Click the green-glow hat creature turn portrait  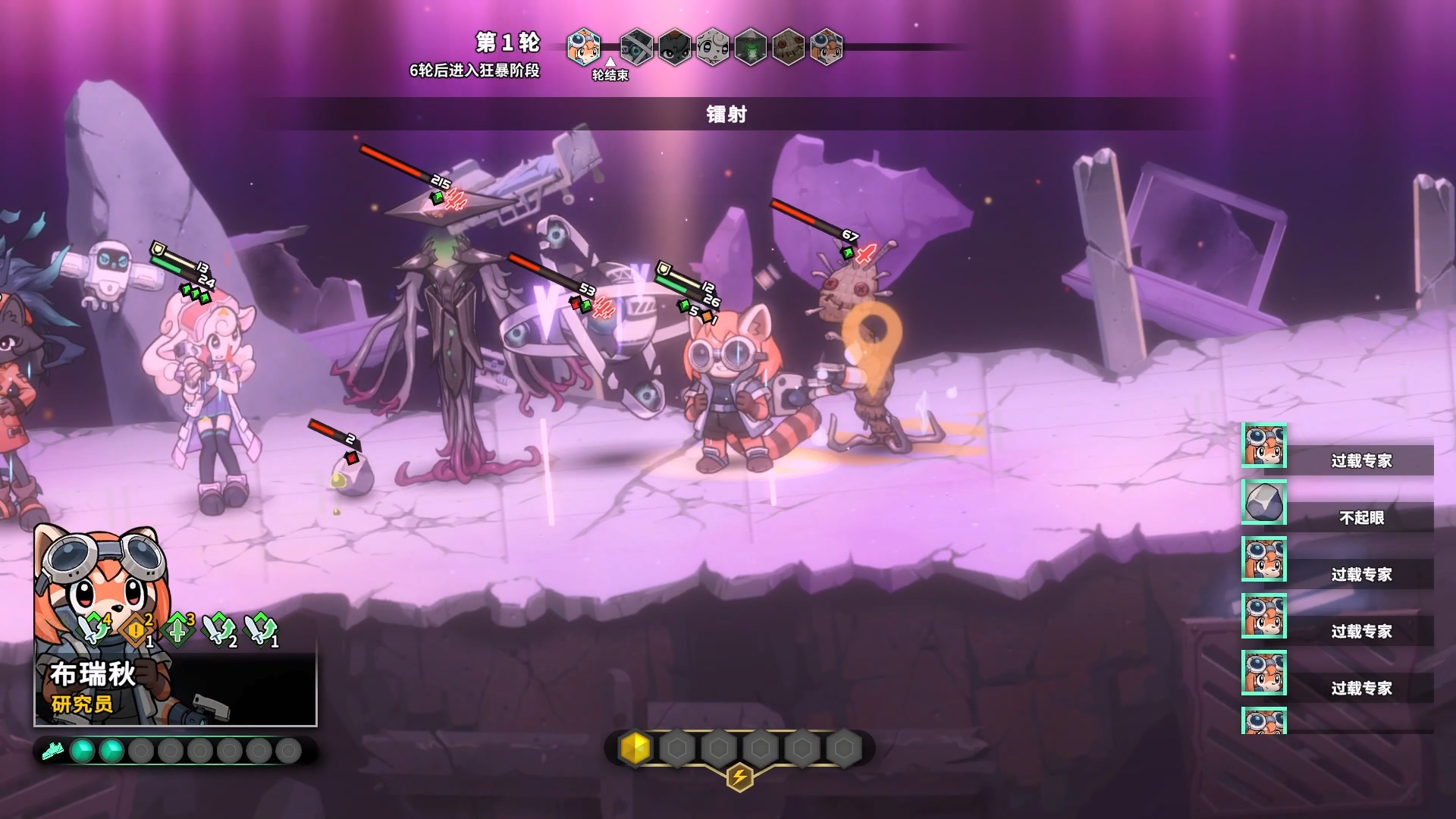[750, 47]
